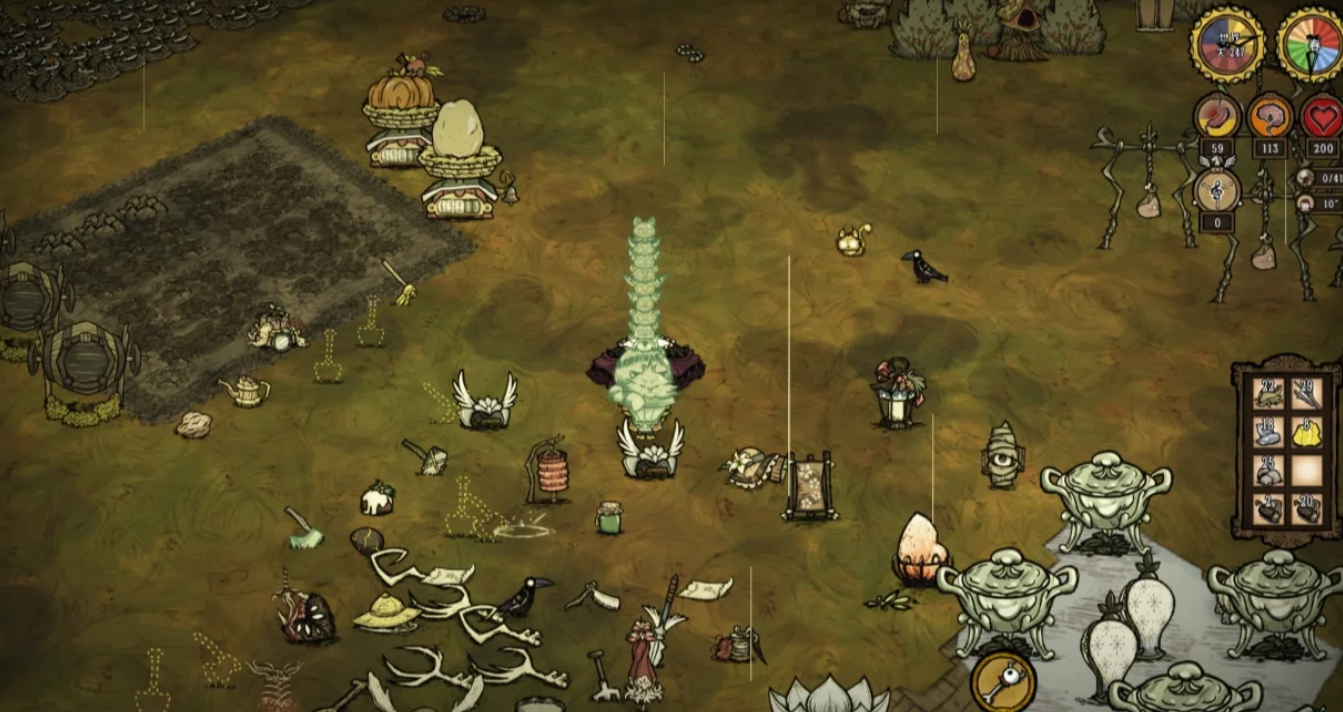The width and height of the screenshot is (1343, 712).
Task: Activate the eyeball-on-bone round button
Action: 1002,683
